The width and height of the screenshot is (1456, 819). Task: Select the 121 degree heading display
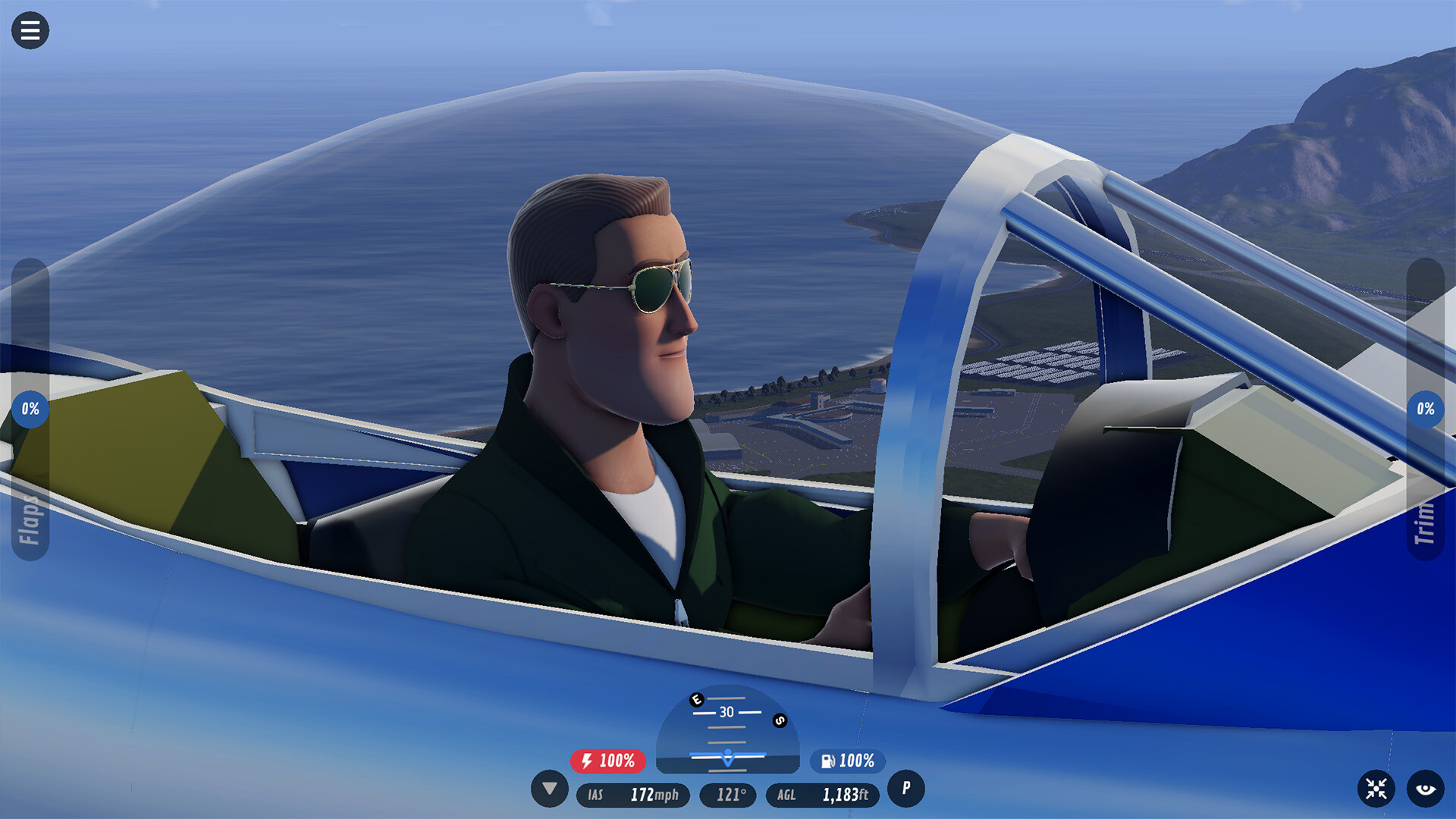(x=728, y=795)
